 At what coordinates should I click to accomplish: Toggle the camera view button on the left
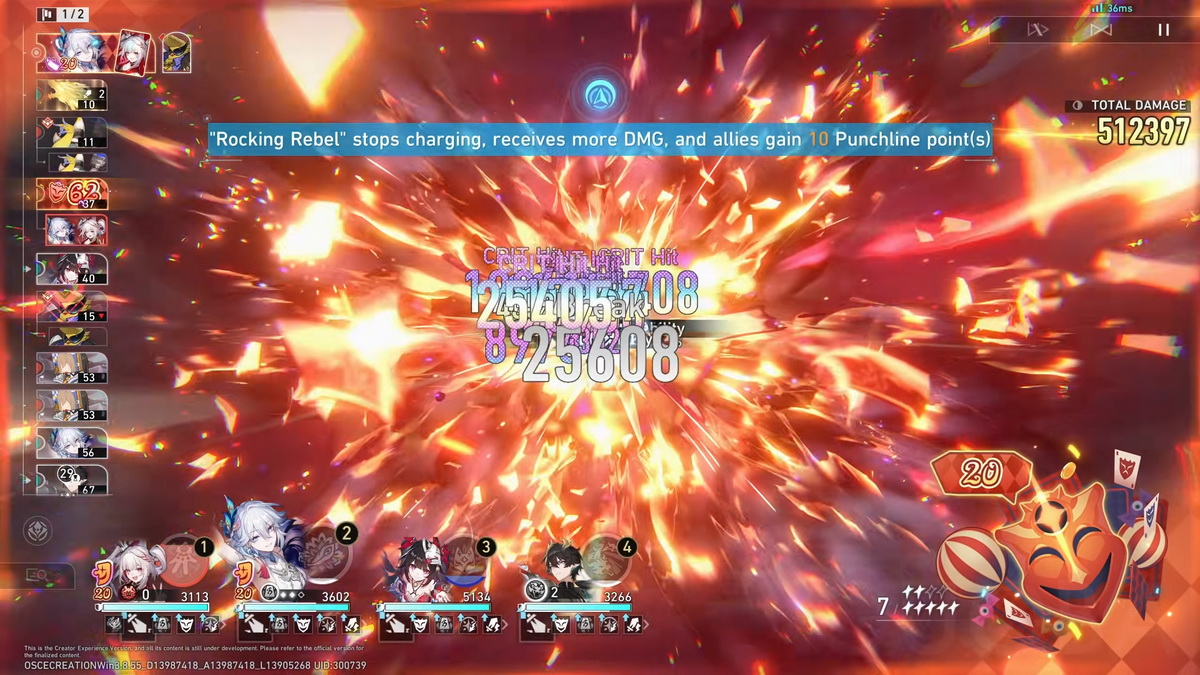[40, 576]
